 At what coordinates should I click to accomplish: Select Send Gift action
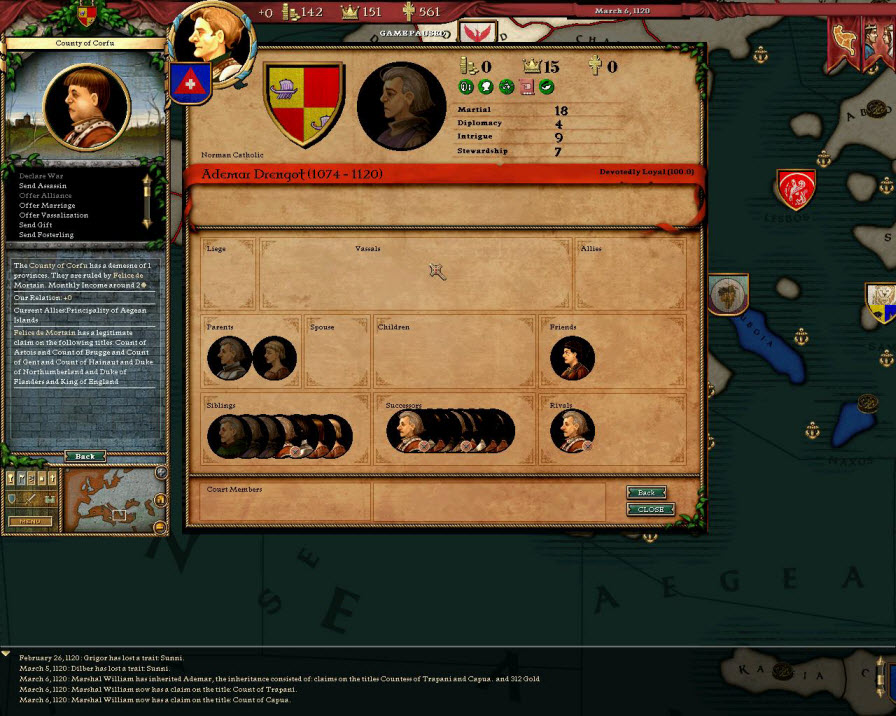38,225
